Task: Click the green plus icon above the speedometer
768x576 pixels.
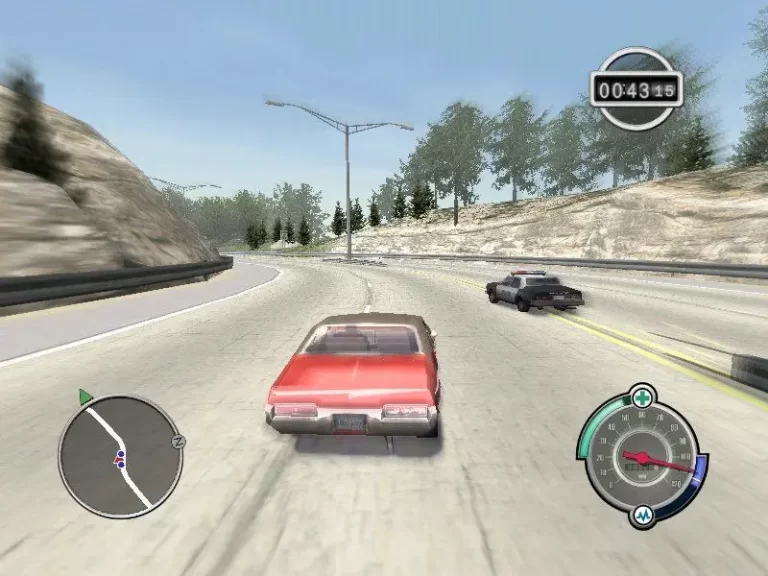Action: (x=642, y=395)
